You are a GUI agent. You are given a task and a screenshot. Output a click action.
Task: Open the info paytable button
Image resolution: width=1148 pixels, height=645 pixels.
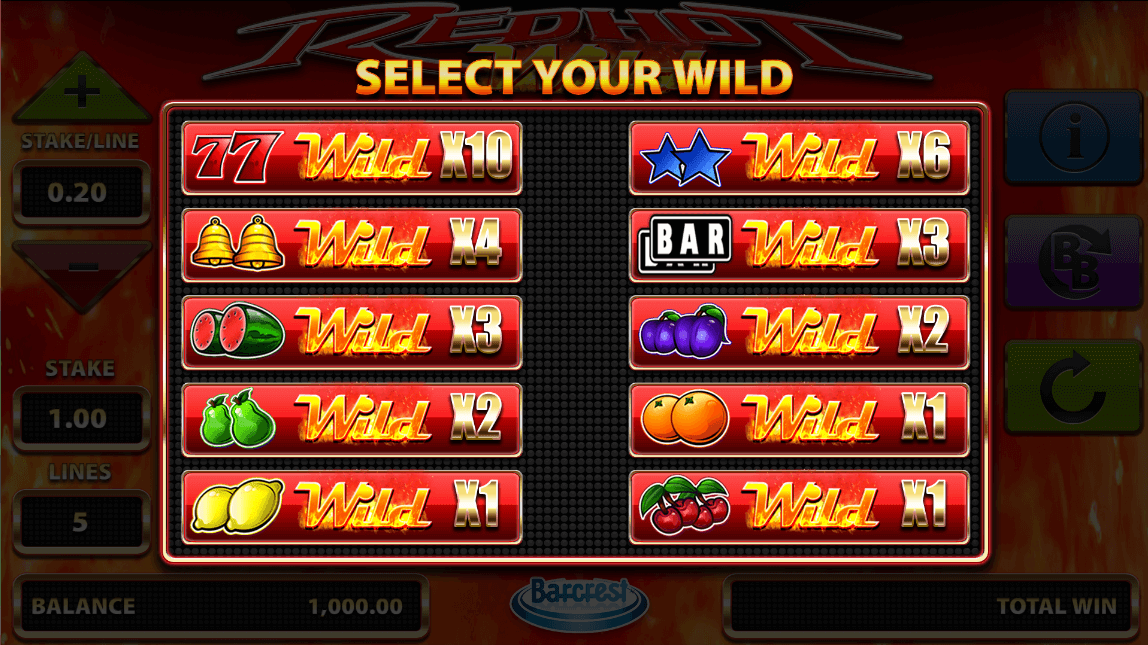1075,137
